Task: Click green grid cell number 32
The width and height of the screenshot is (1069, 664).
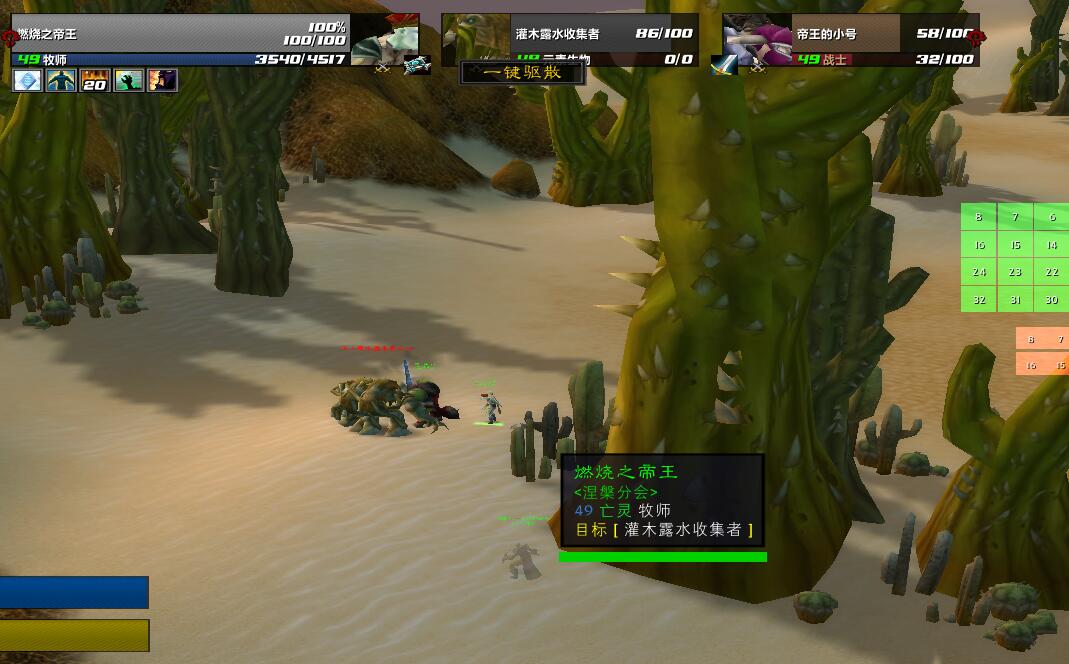Action: 979,300
